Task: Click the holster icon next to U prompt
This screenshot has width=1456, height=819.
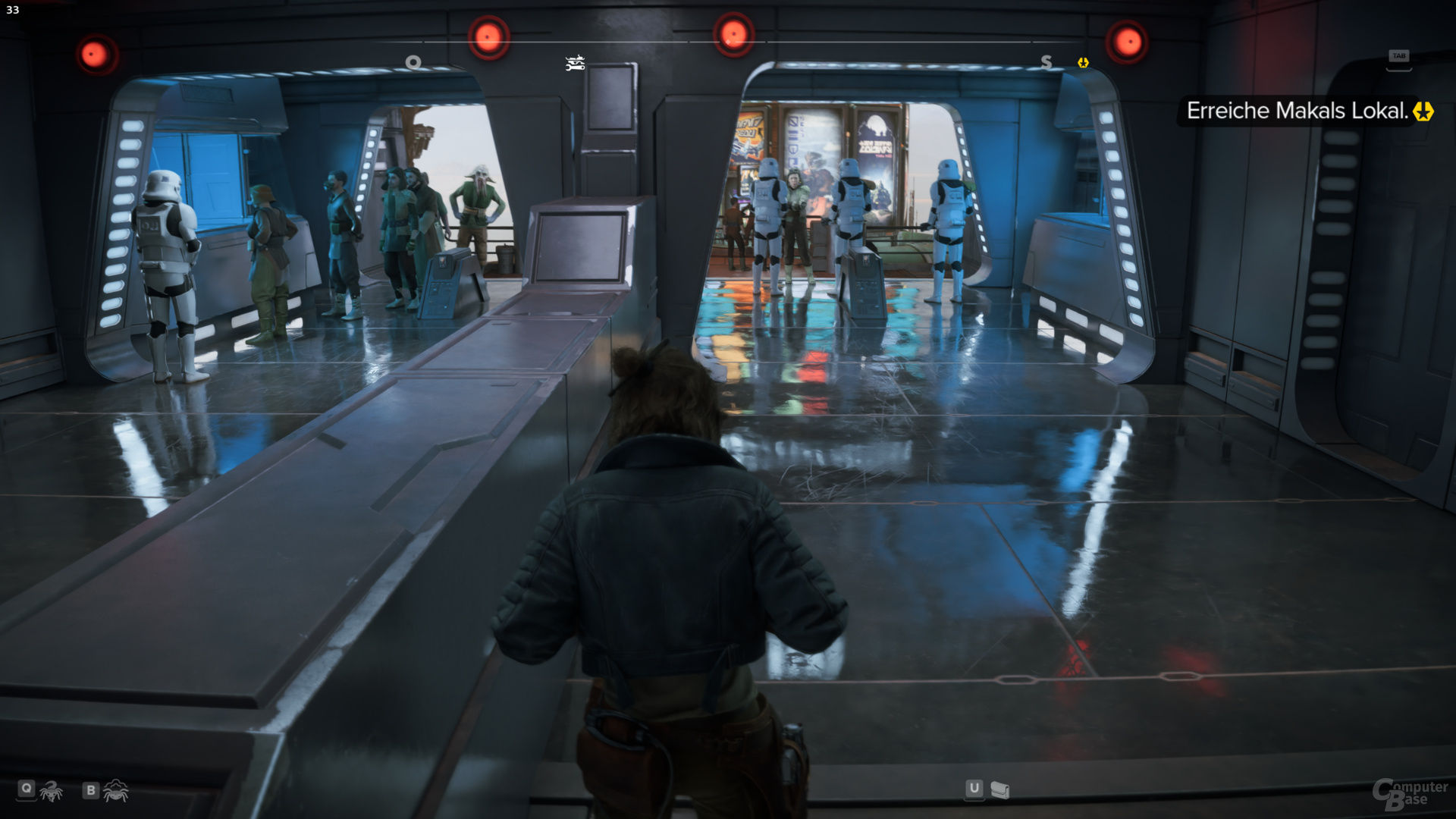Action: click(1001, 790)
